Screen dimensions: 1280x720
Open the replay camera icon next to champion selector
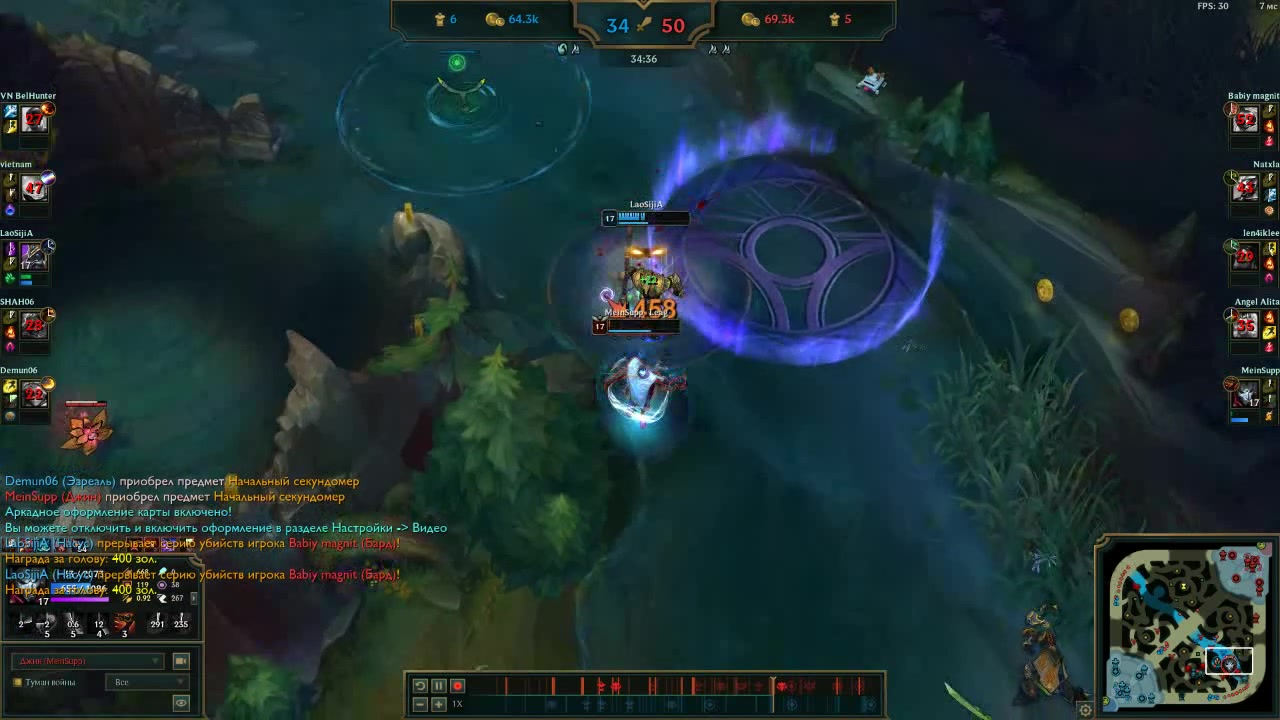click(180, 661)
